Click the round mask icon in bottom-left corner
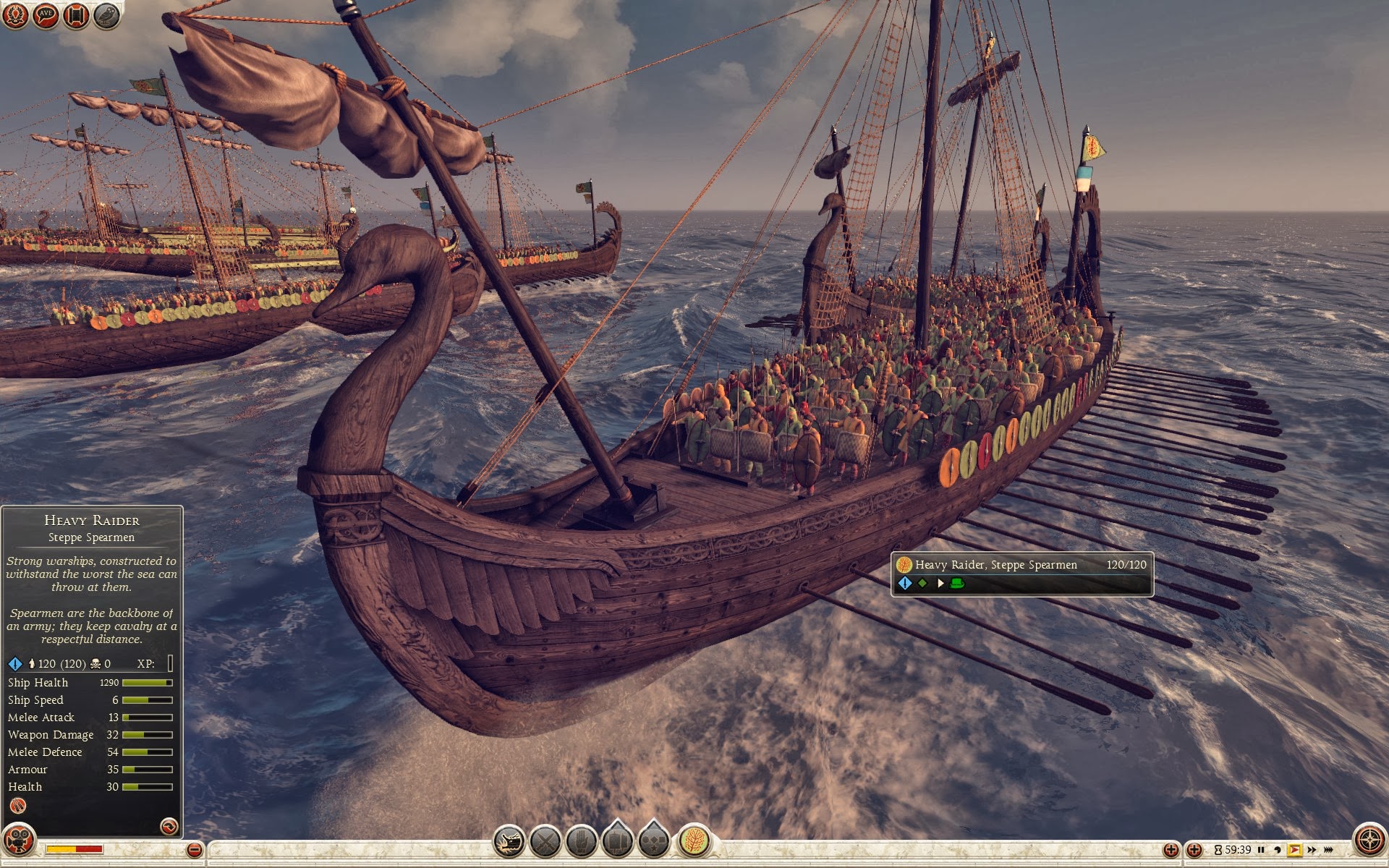Image resolution: width=1389 pixels, height=868 pixels. 19,841
